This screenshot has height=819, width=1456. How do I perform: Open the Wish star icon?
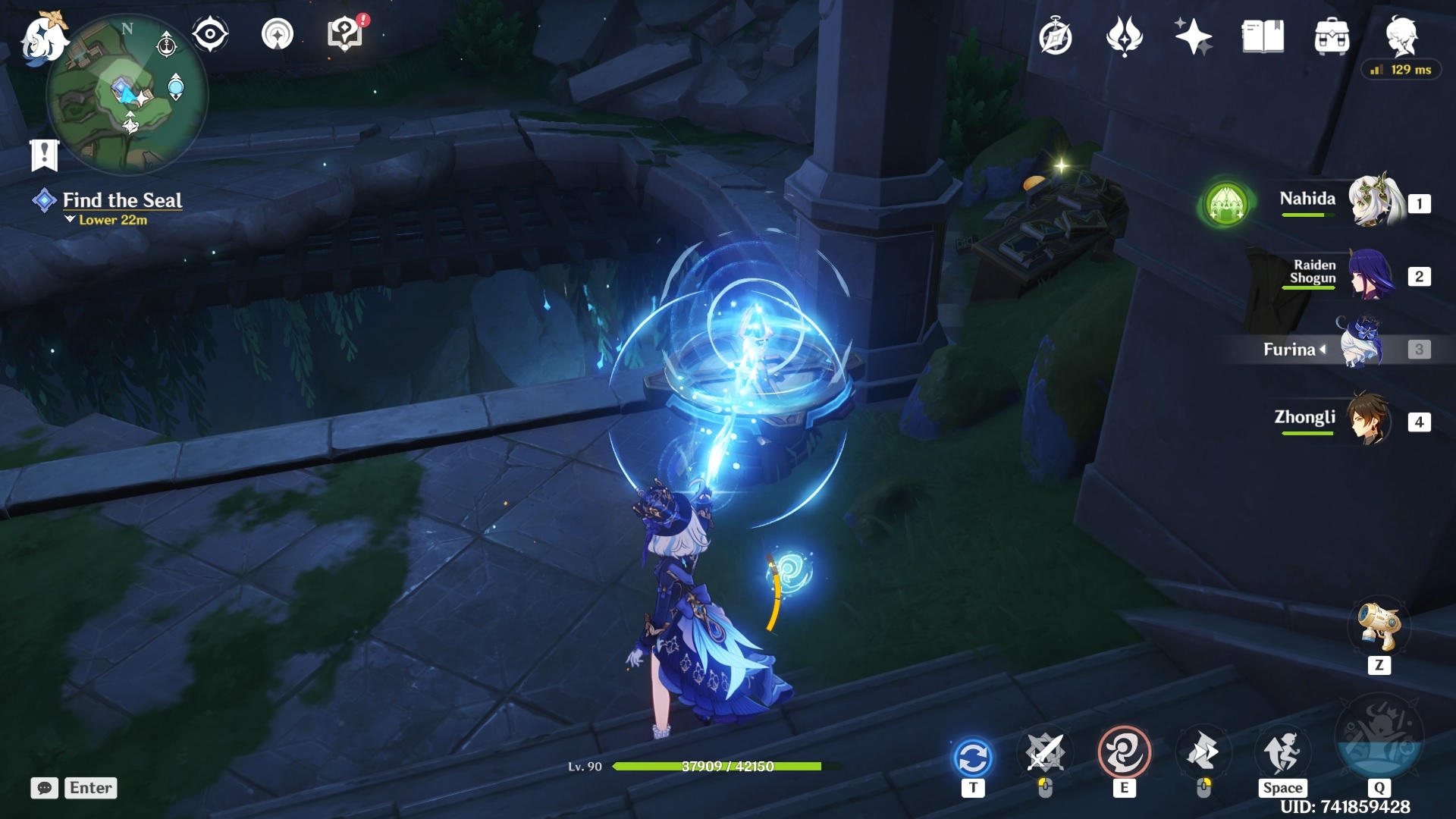click(1193, 36)
